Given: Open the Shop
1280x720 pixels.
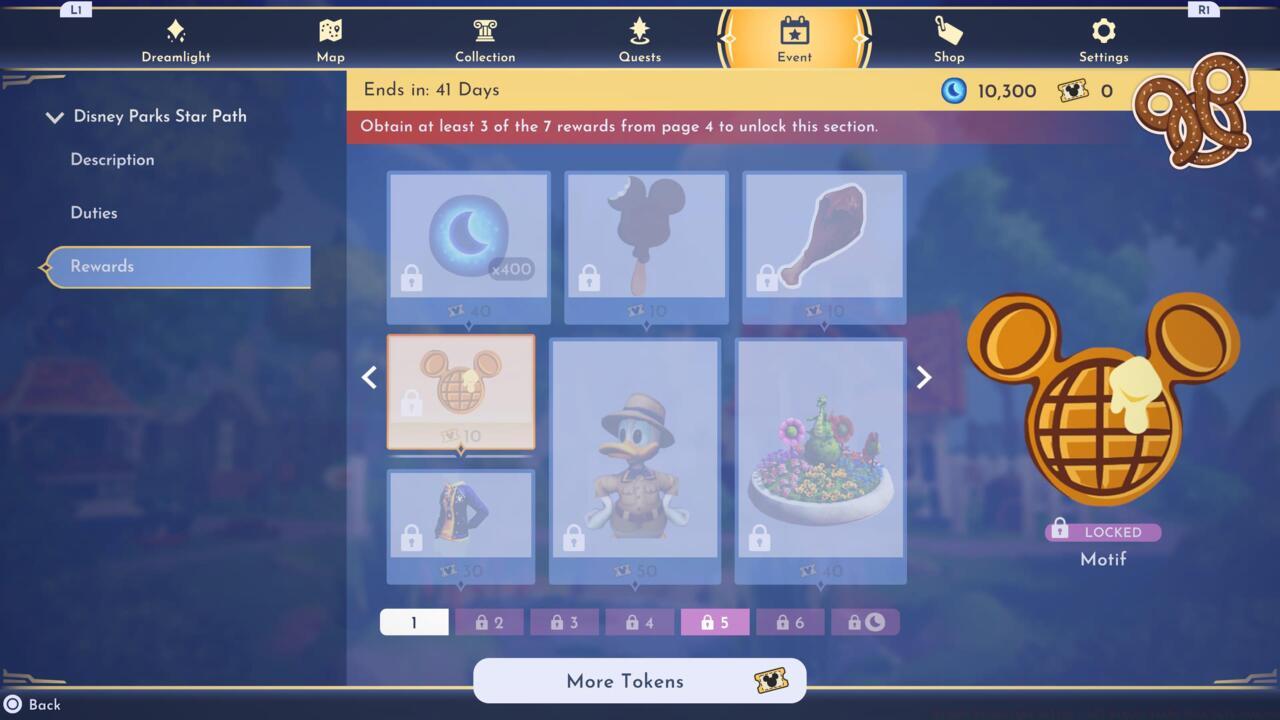Looking at the screenshot, I should [948, 38].
